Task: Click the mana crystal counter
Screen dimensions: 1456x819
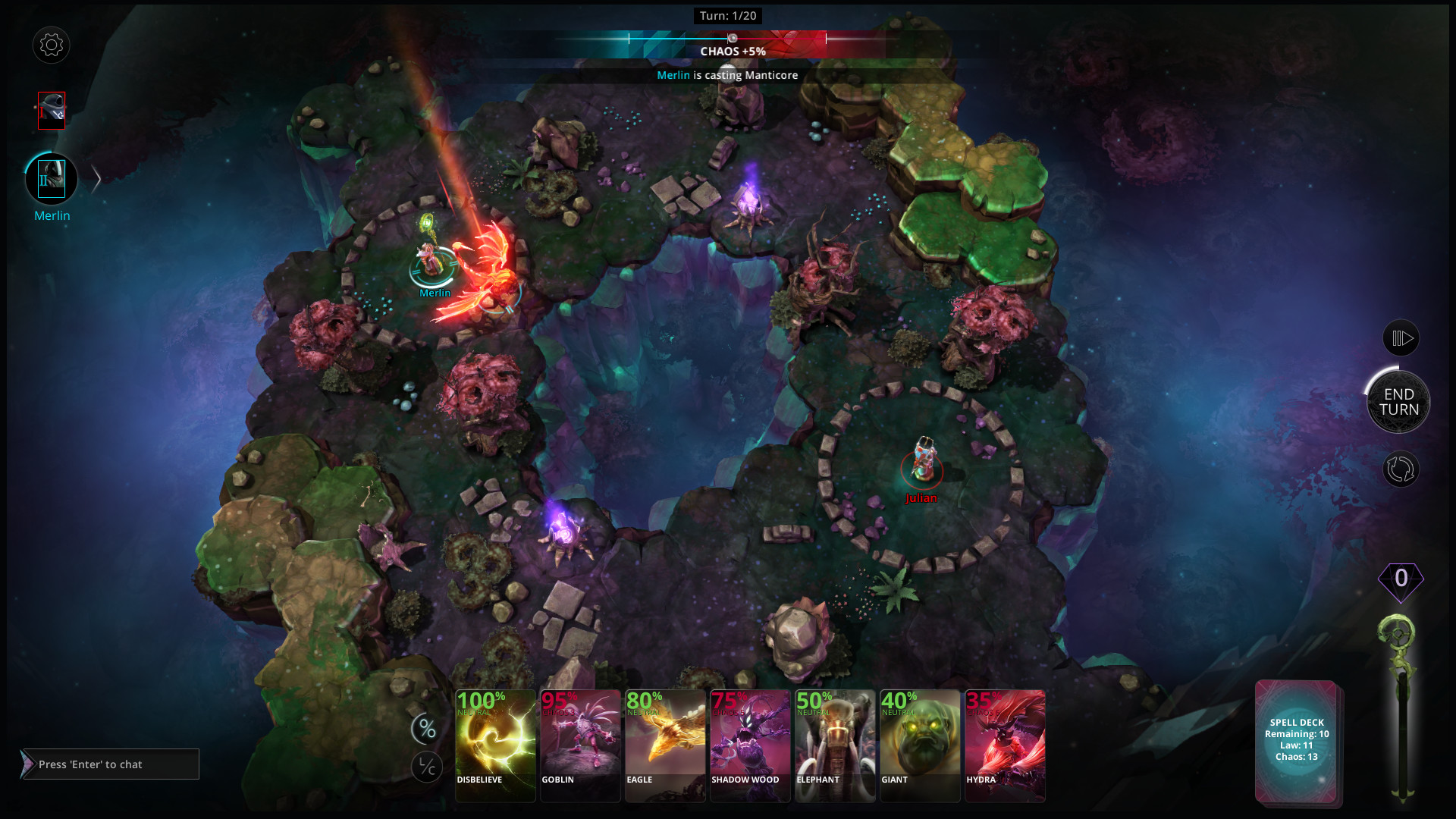Action: click(x=1401, y=579)
